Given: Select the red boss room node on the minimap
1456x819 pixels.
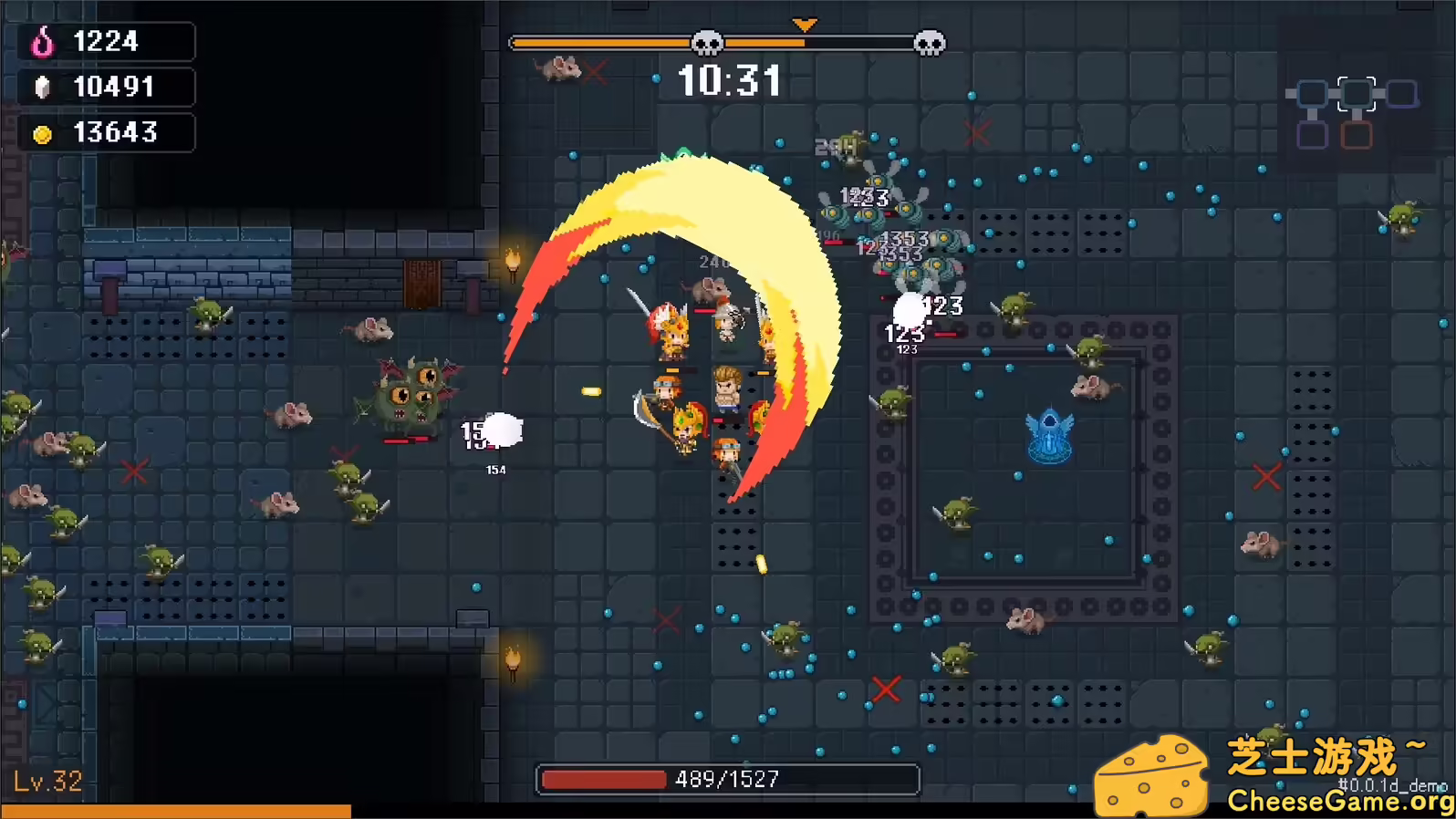Looking at the screenshot, I should pyautogui.click(x=1357, y=134).
